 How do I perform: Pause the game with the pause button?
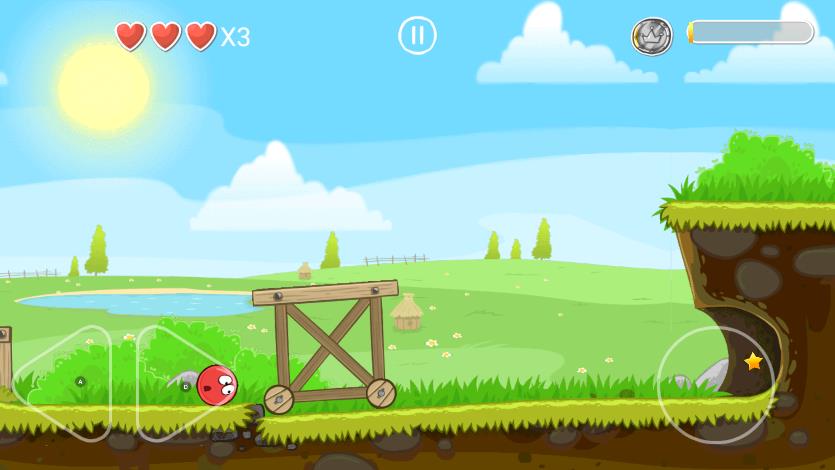click(417, 36)
